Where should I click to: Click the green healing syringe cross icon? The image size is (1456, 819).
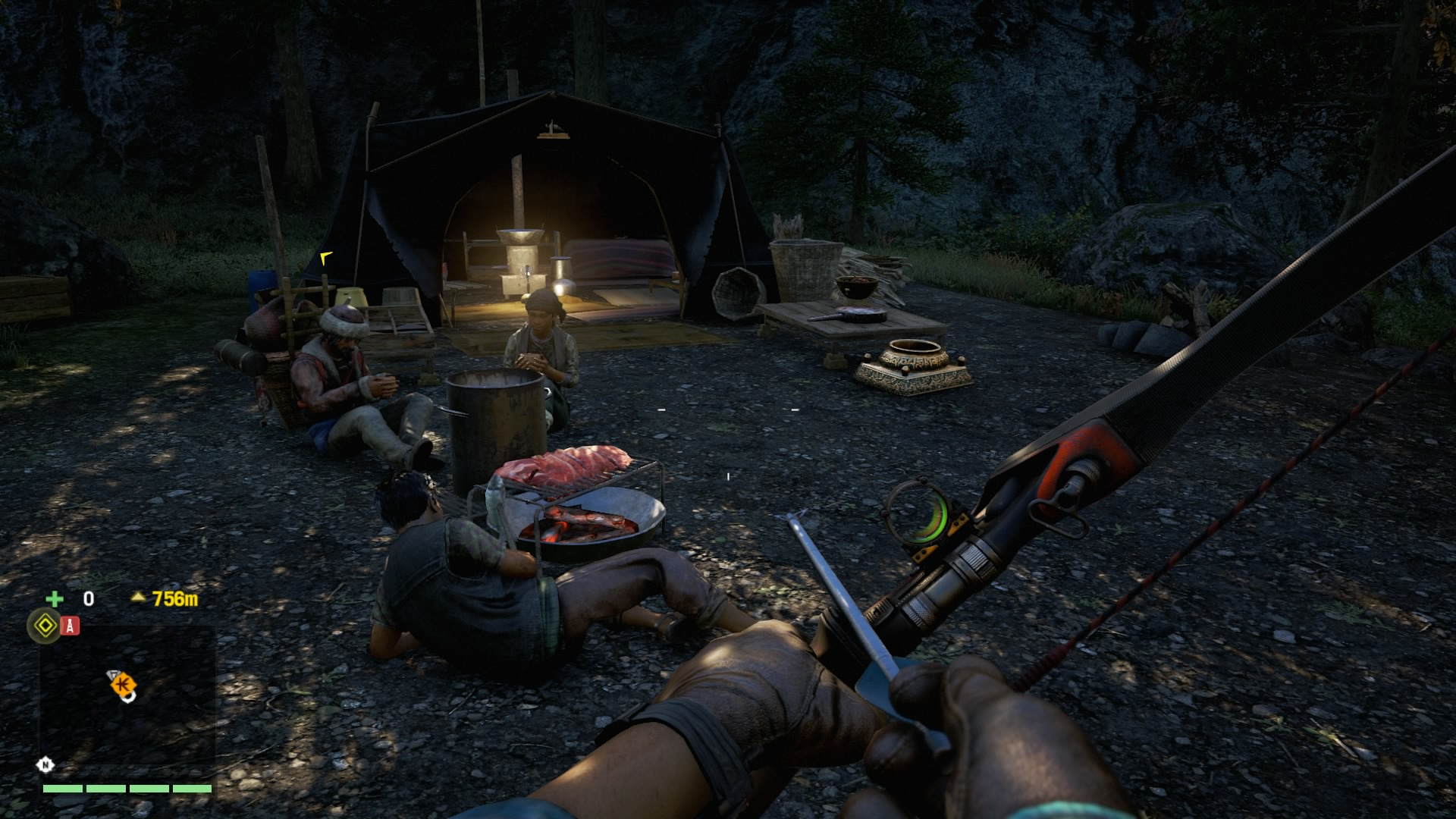[55, 599]
